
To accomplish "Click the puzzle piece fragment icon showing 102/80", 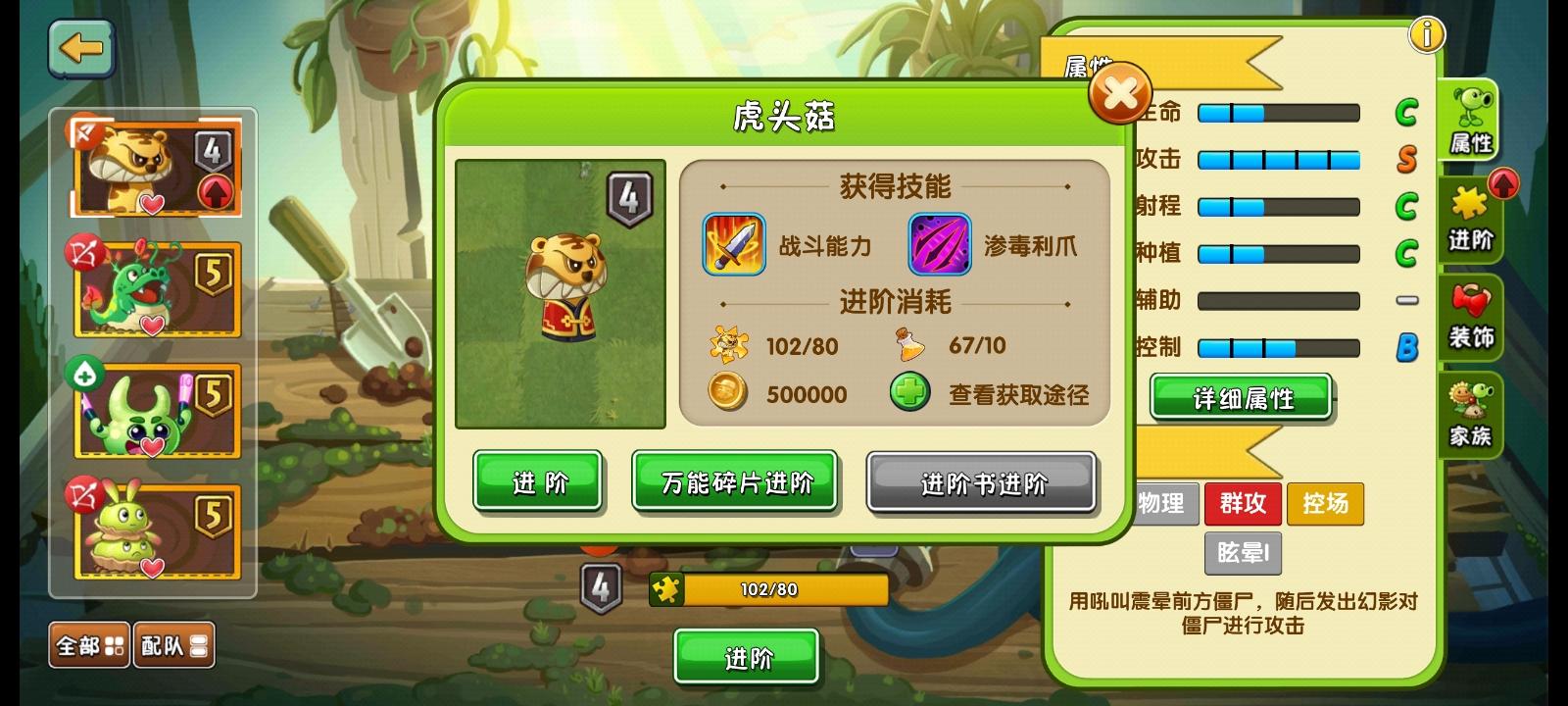I will point(727,346).
